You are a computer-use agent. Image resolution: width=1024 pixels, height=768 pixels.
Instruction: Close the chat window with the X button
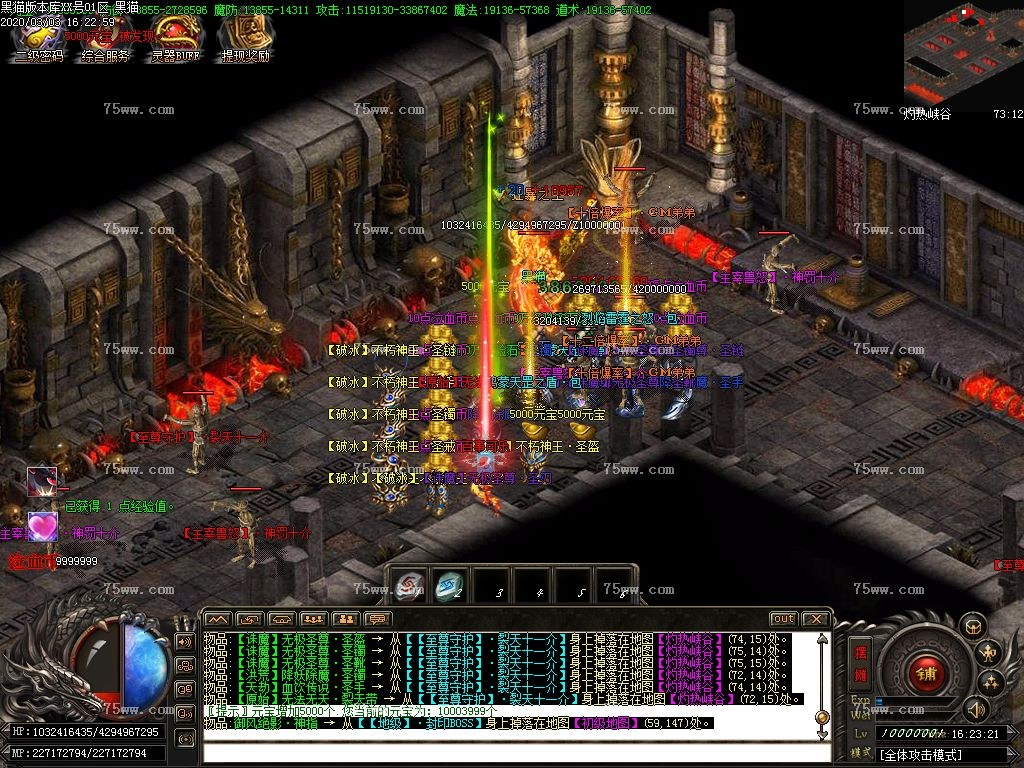point(816,619)
